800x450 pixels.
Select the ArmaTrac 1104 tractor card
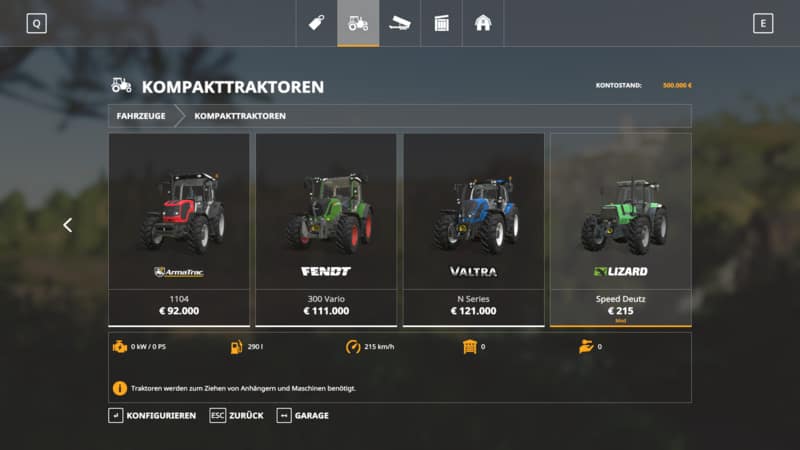(179, 229)
